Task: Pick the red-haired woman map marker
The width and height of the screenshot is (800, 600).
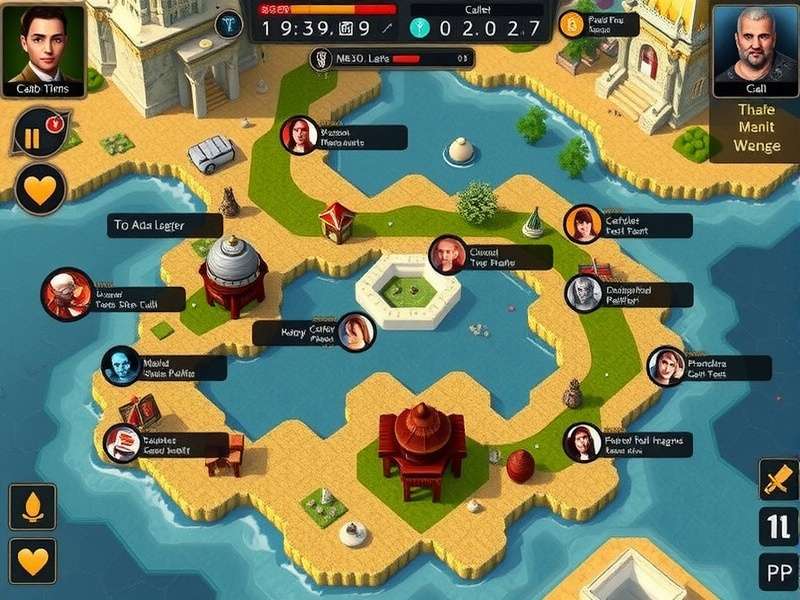Action: (299, 136)
